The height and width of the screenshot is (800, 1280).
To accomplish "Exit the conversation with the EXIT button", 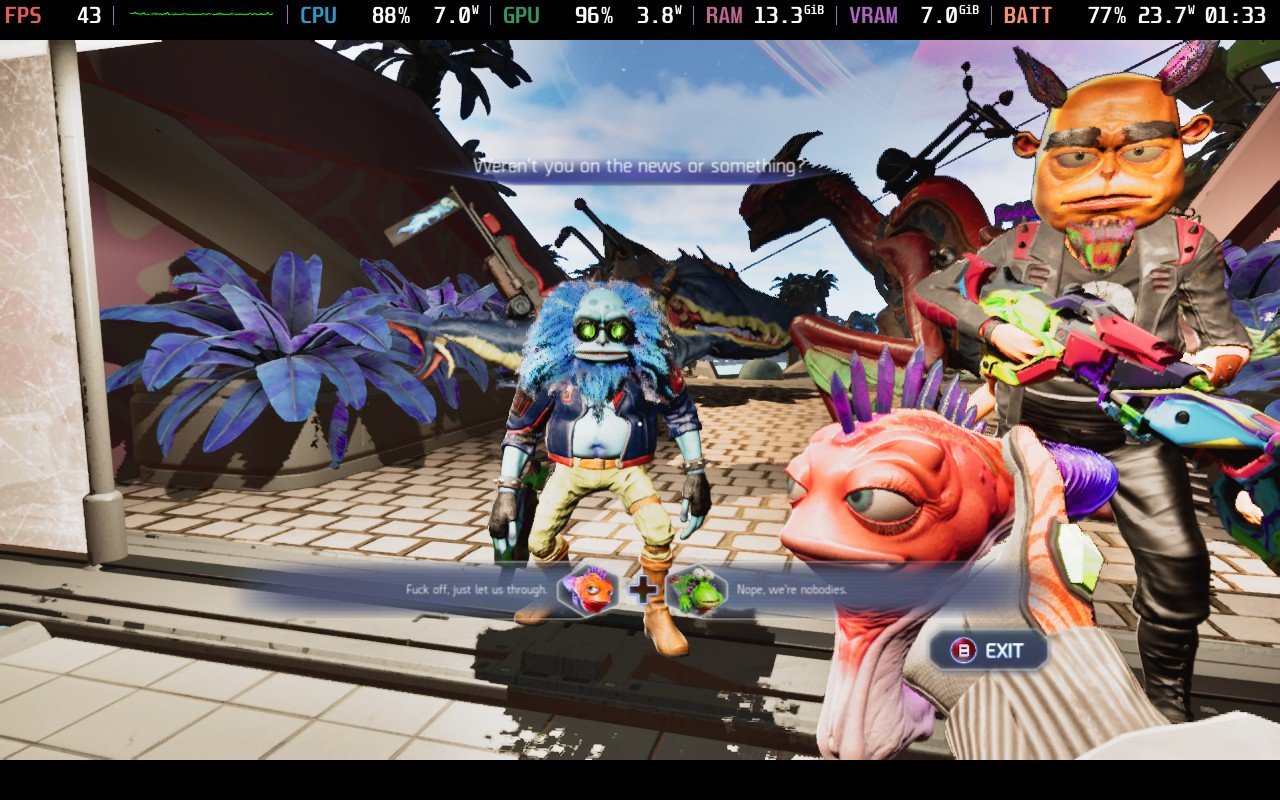I will (x=988, y=651).
